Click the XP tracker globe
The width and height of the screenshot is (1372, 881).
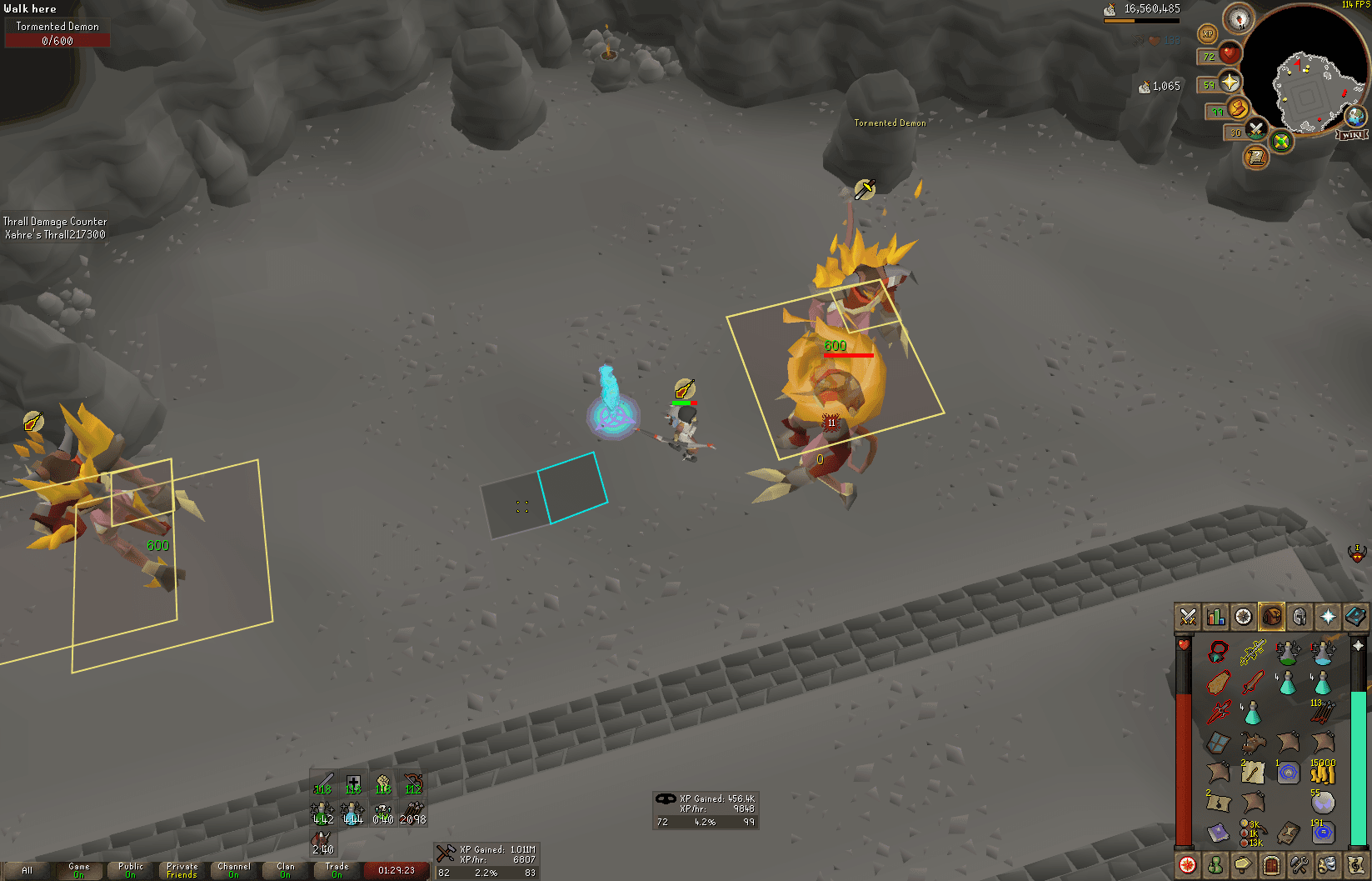(1207, 34)
